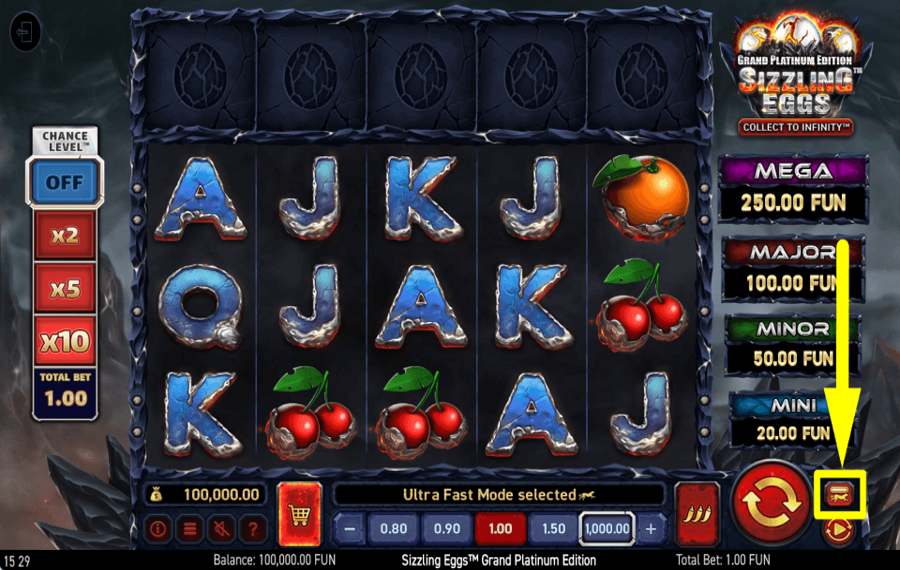Decrease the bet with the minus button
This screenshot has width=900, height=570.
(349, 528)
